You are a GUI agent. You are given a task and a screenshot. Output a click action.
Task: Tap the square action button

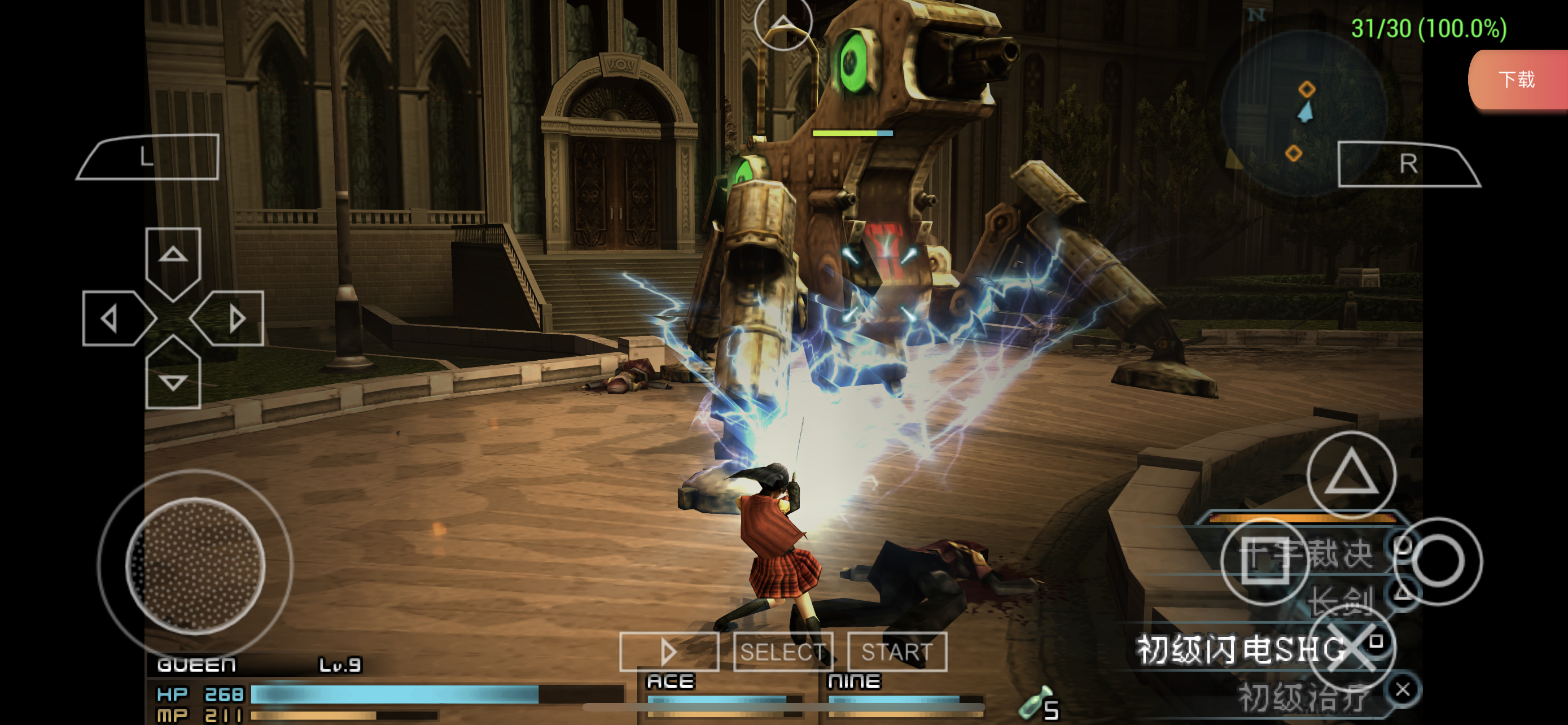click(1265, 561)
